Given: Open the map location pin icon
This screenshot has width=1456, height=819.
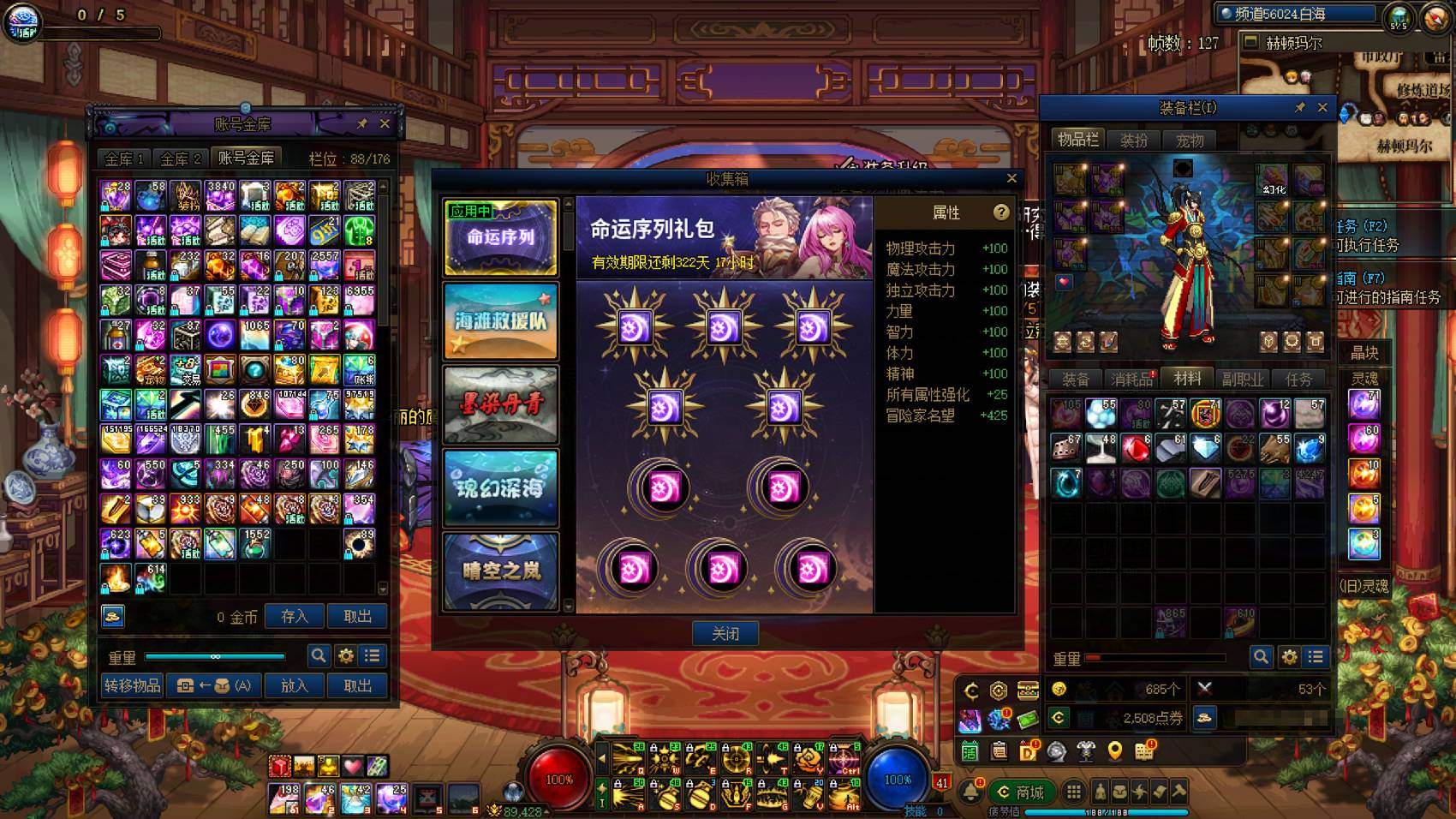Looking at the screenshot, I should [x=1113, y=751].
